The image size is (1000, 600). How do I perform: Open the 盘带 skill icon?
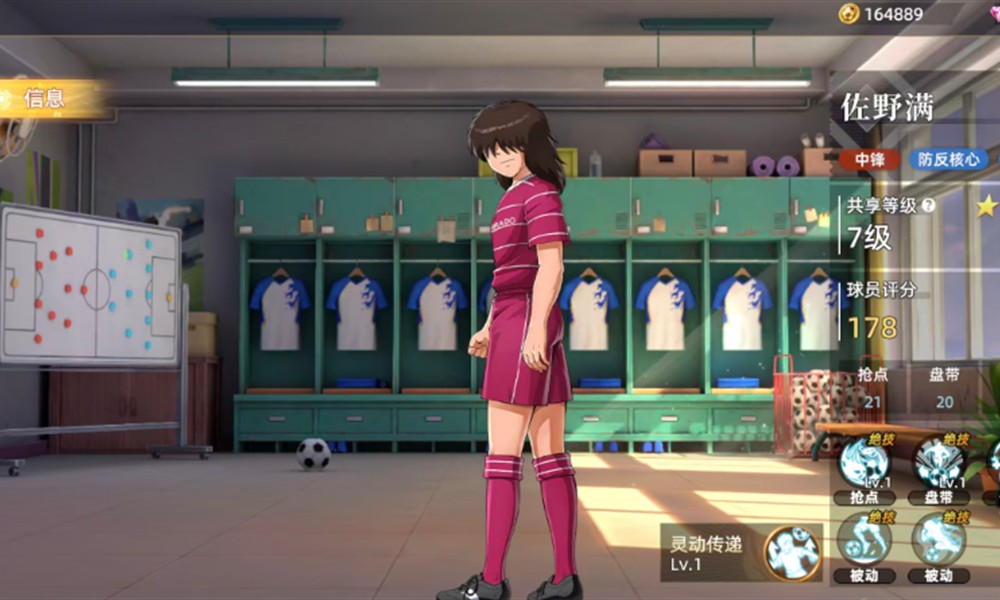(938, 461)
